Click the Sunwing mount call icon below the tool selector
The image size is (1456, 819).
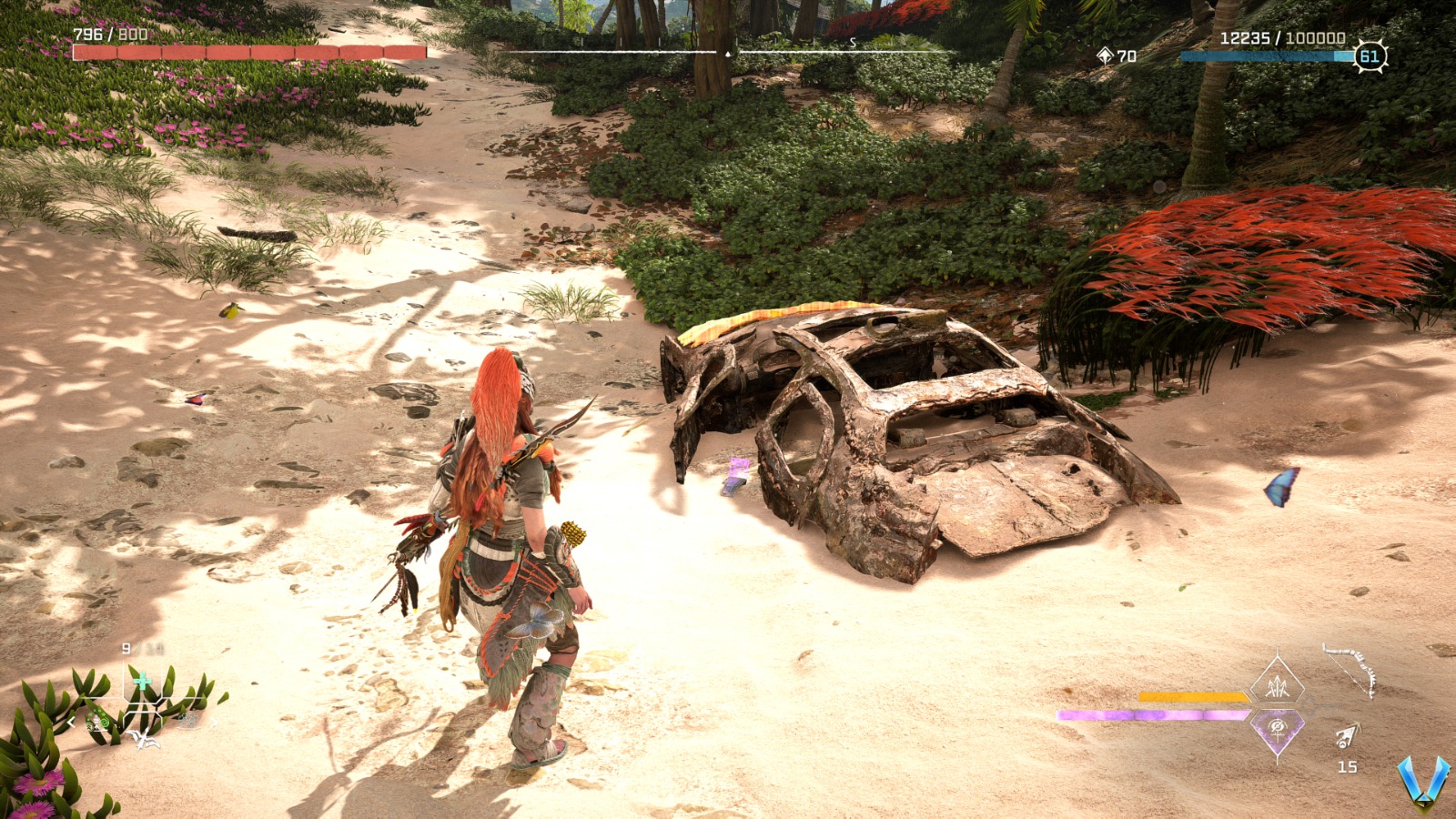point(145,739)
